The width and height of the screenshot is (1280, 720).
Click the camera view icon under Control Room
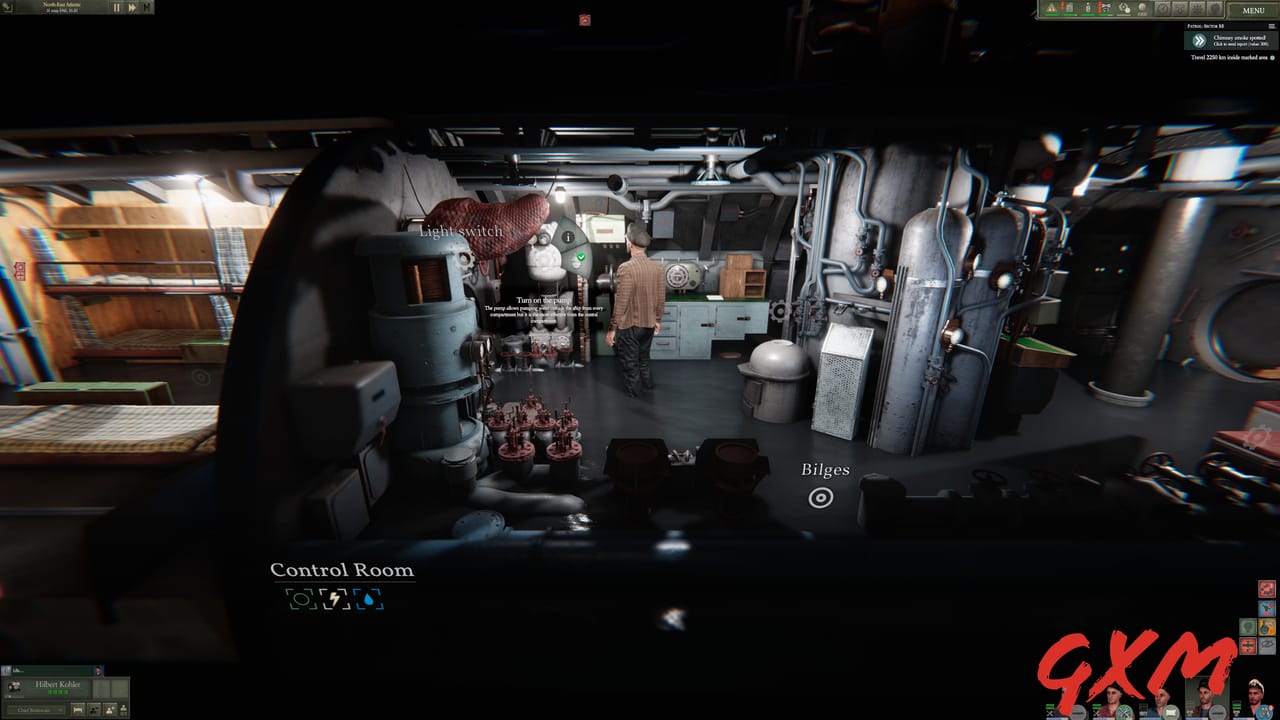301,599
